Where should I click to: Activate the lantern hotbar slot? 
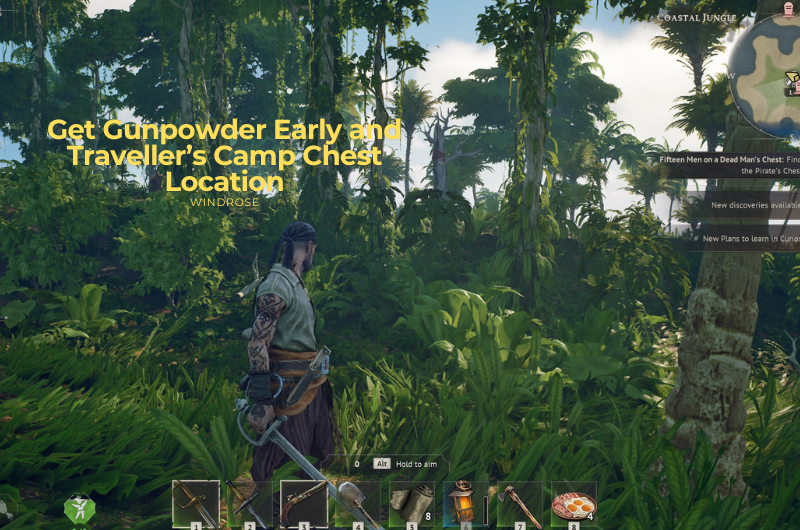465,503
